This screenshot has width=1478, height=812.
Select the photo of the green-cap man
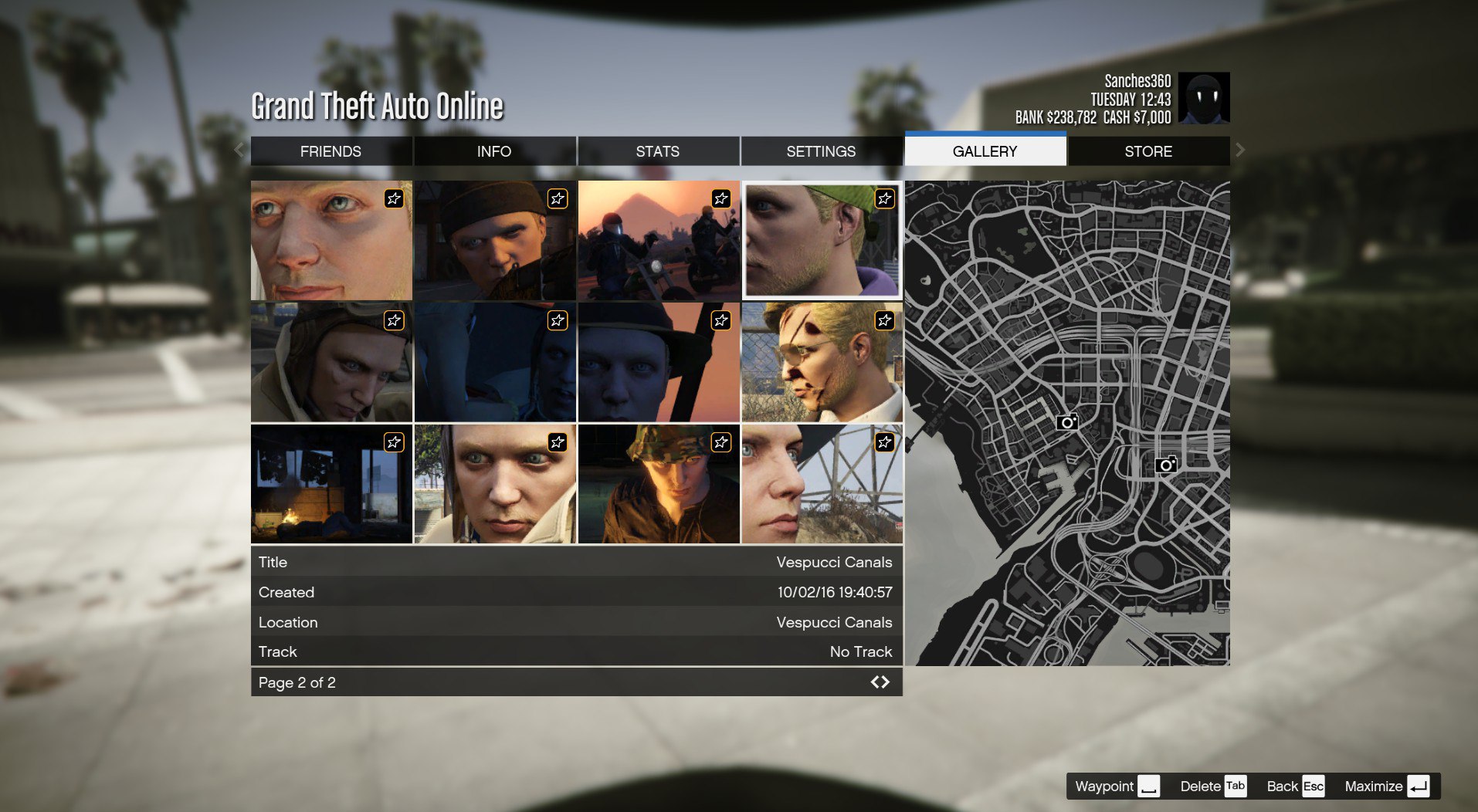pos(822,240)
